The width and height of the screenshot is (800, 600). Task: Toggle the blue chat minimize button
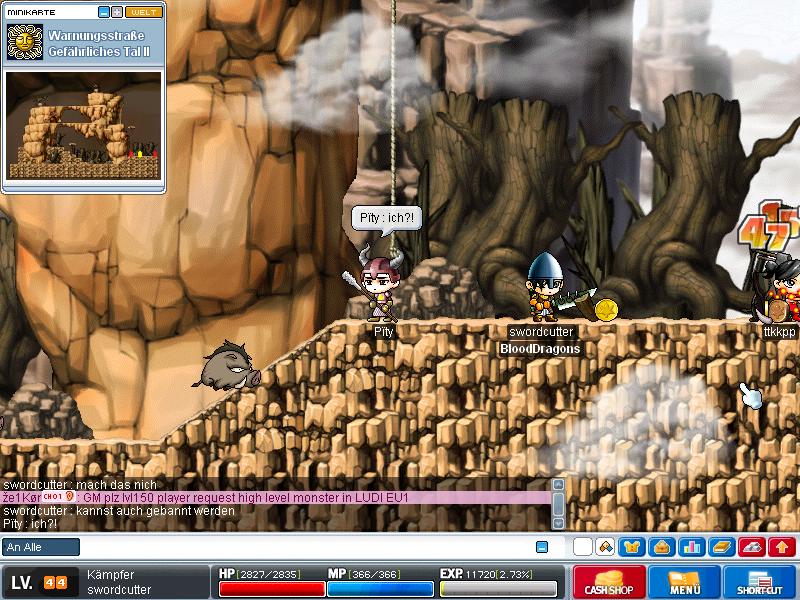(x=542, y=547)
